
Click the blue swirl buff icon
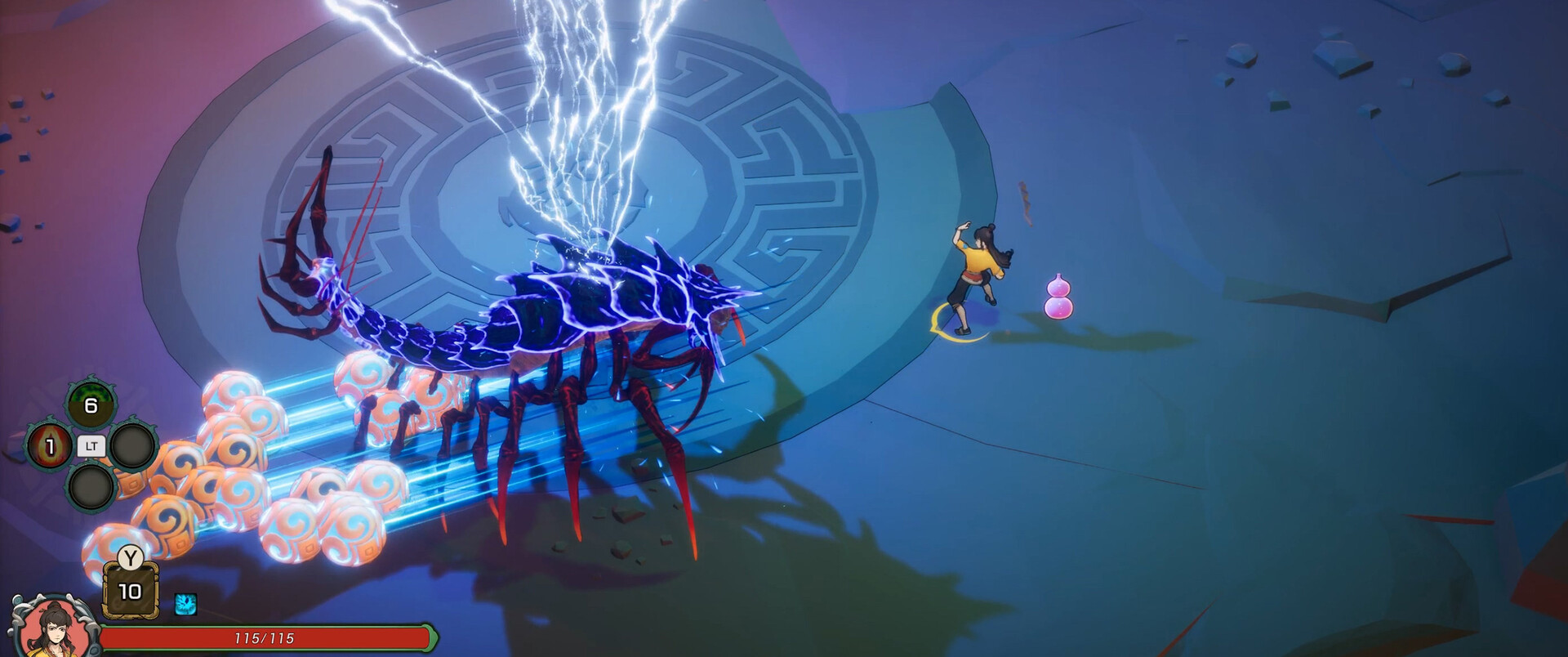point(185,605)
